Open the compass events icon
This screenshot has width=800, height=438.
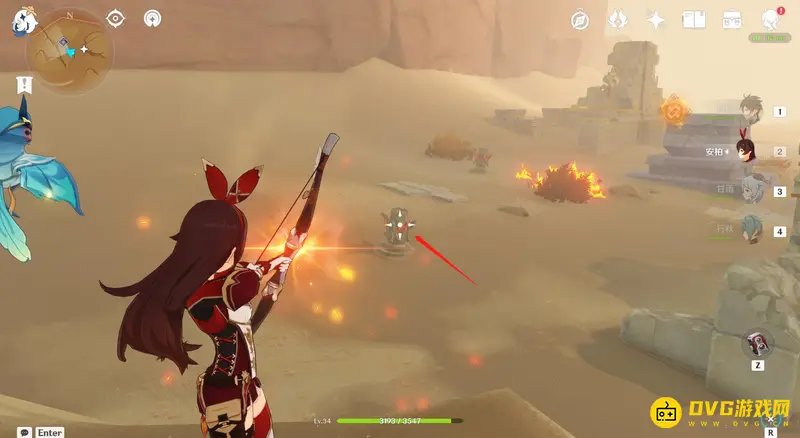[580, 19]
